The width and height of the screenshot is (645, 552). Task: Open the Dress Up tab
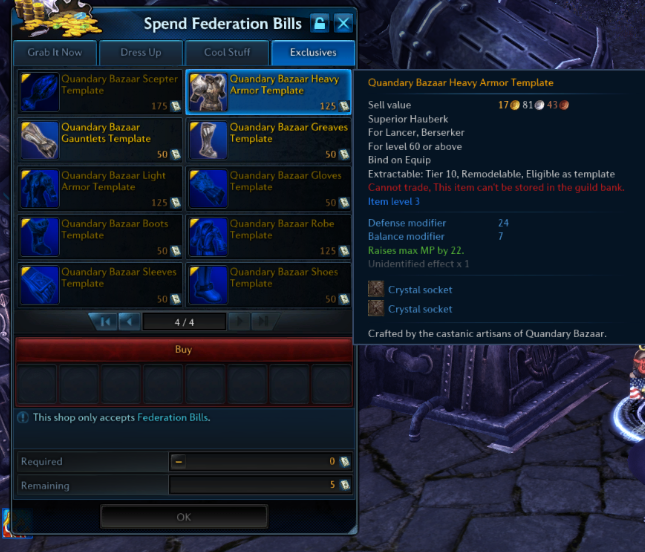tap(141, 53)
